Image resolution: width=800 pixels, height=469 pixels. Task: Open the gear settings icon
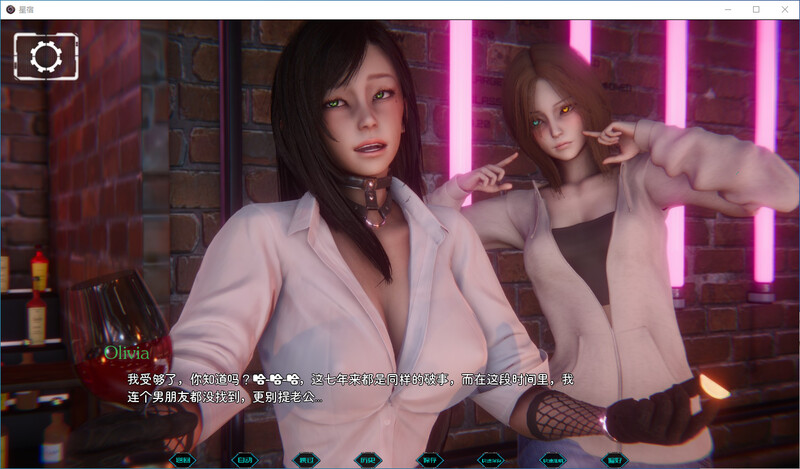(x=46, y=57)
